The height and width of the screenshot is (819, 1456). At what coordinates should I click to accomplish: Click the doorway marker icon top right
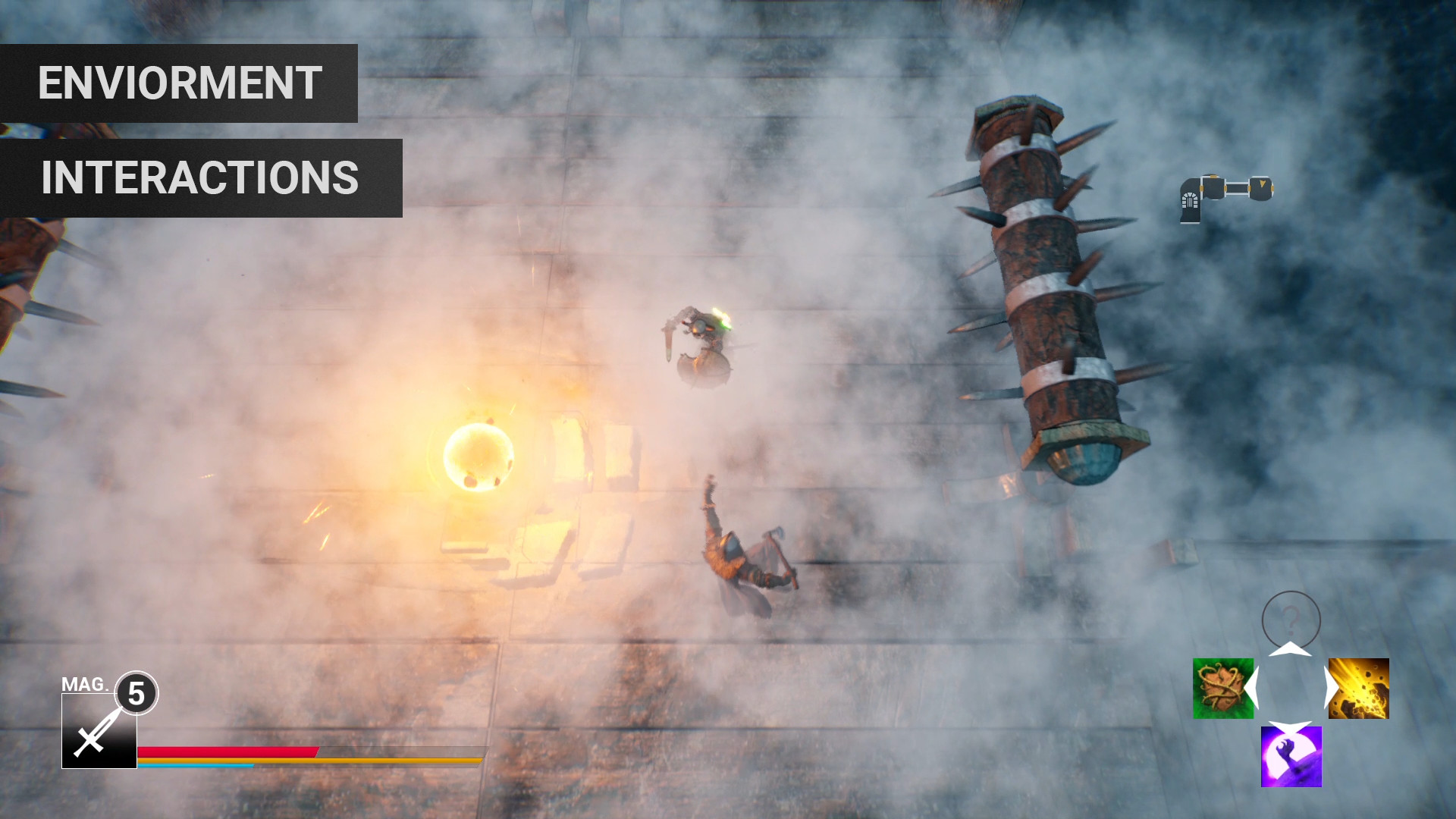tap(1191, 199)
